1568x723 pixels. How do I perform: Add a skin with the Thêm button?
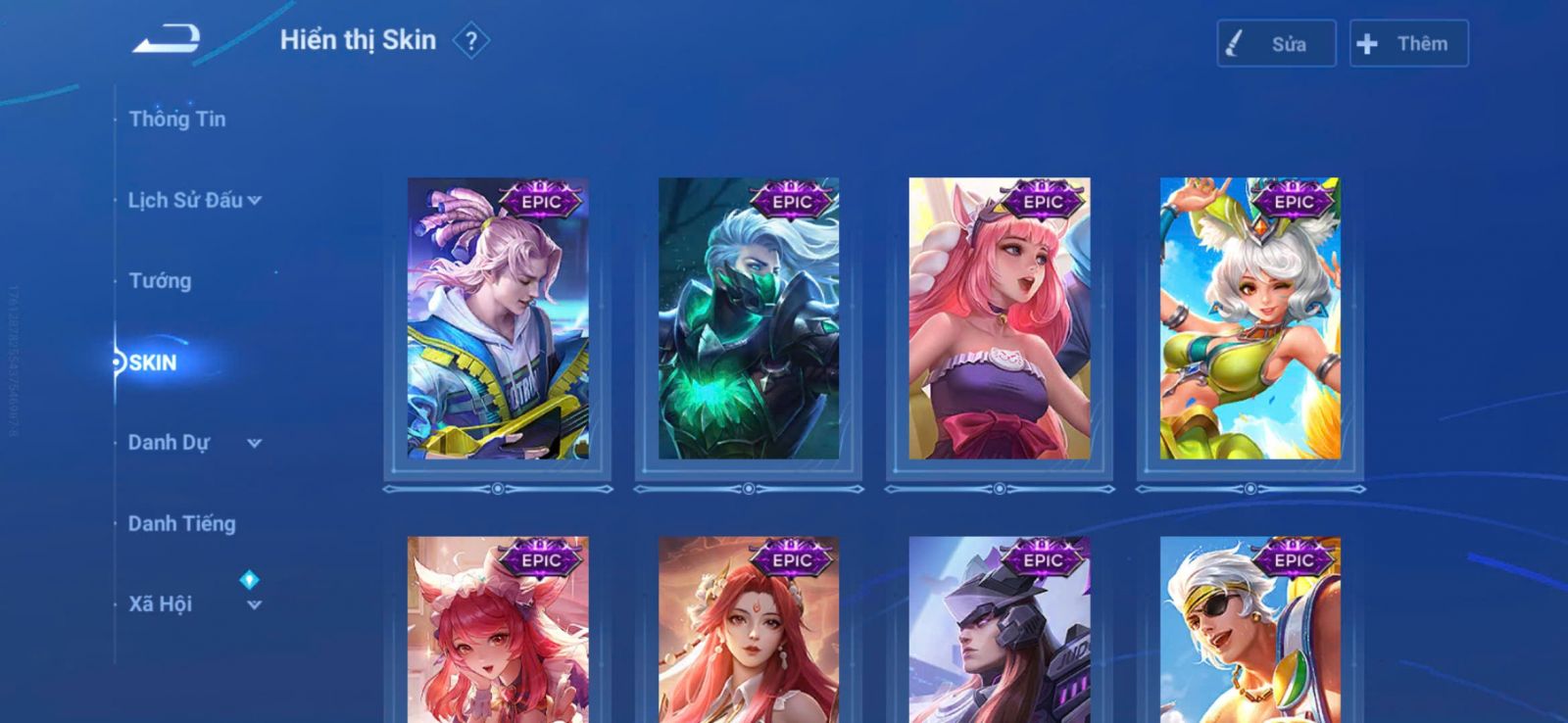[1408, 44]
